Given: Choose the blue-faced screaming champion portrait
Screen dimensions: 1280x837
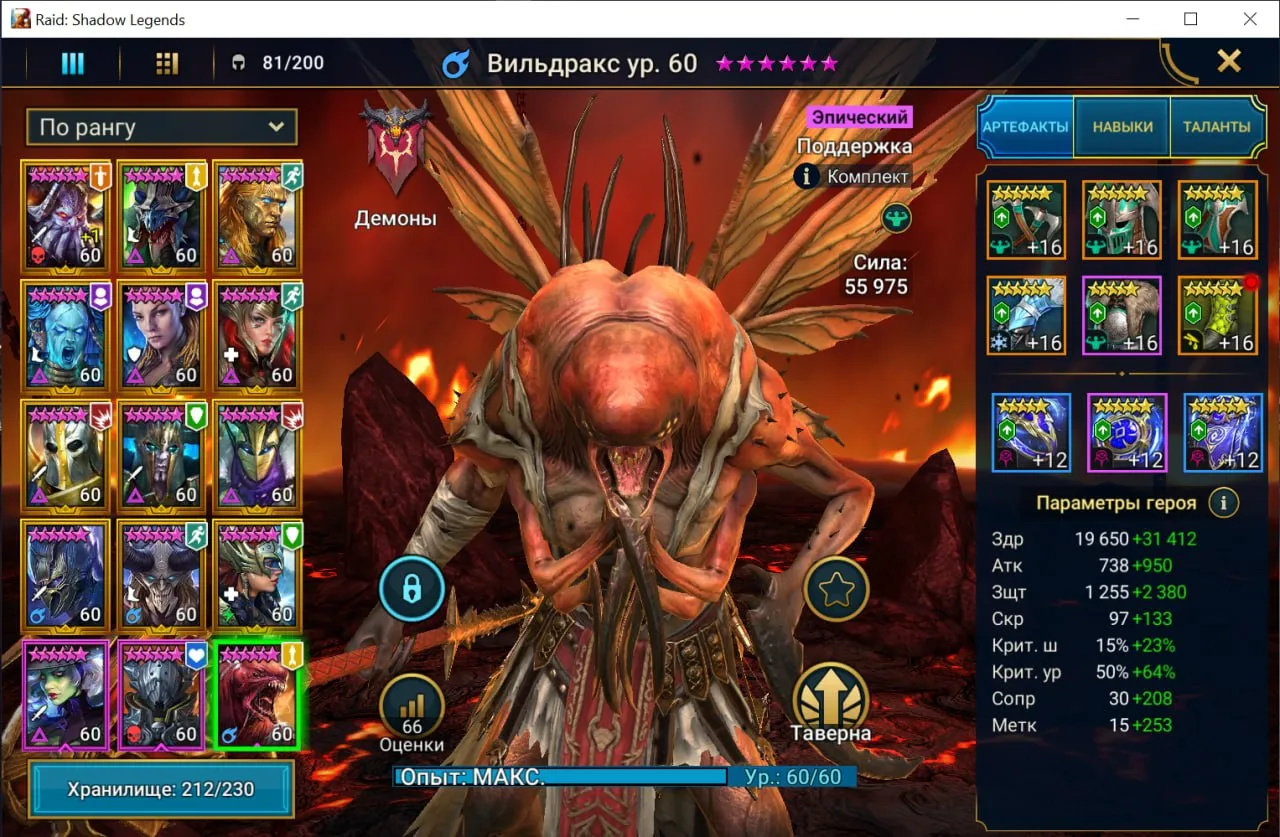Looking at the screenshot, I should [x=66, y=336].
